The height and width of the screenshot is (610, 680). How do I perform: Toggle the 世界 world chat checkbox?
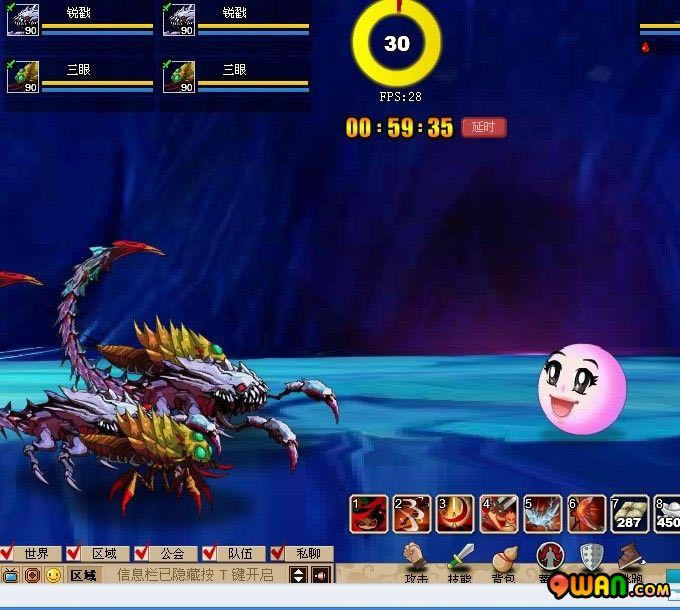click(8, 553)
